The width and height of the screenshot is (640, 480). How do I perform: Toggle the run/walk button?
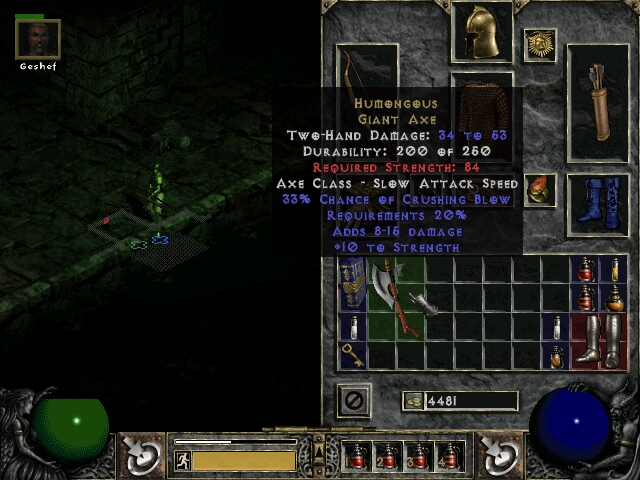[x=183, y=460]
